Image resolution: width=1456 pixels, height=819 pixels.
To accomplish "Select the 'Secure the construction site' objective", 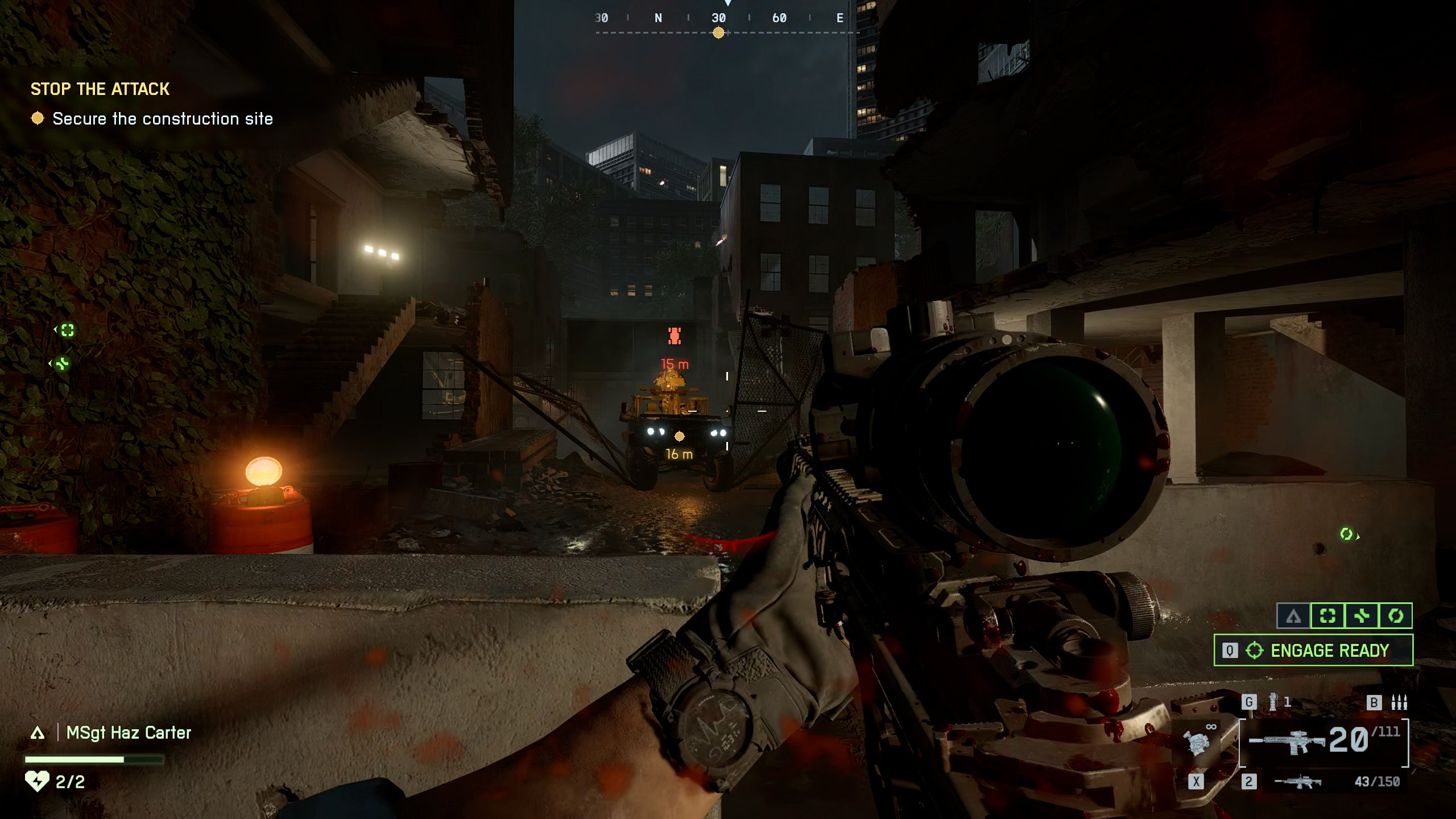I will click(162, 119).
